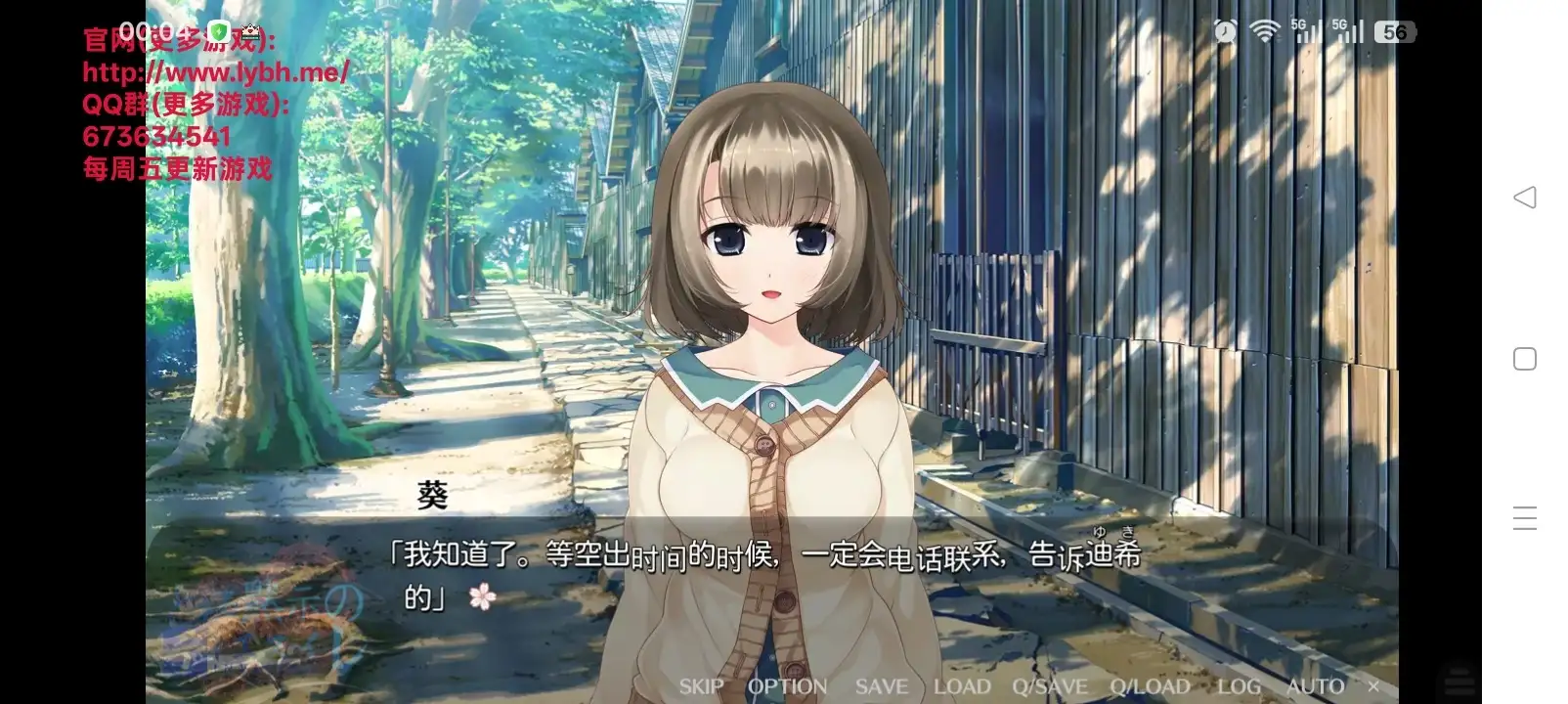1568x704 pixels.
Task: Open the LOAD screen
Action: (962, 686)
